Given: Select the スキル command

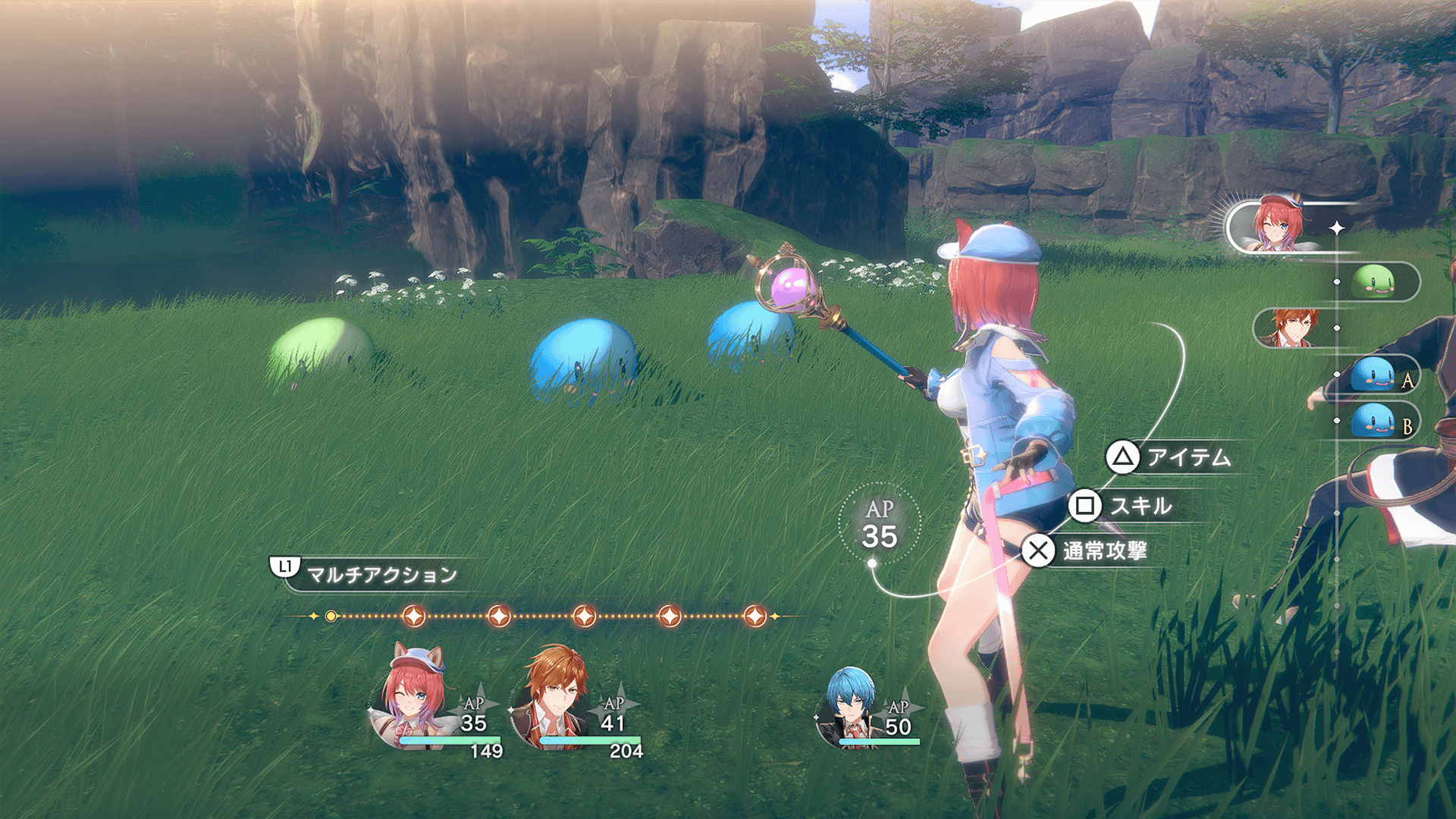Looking at the screenshot, I should point(1124,506).
